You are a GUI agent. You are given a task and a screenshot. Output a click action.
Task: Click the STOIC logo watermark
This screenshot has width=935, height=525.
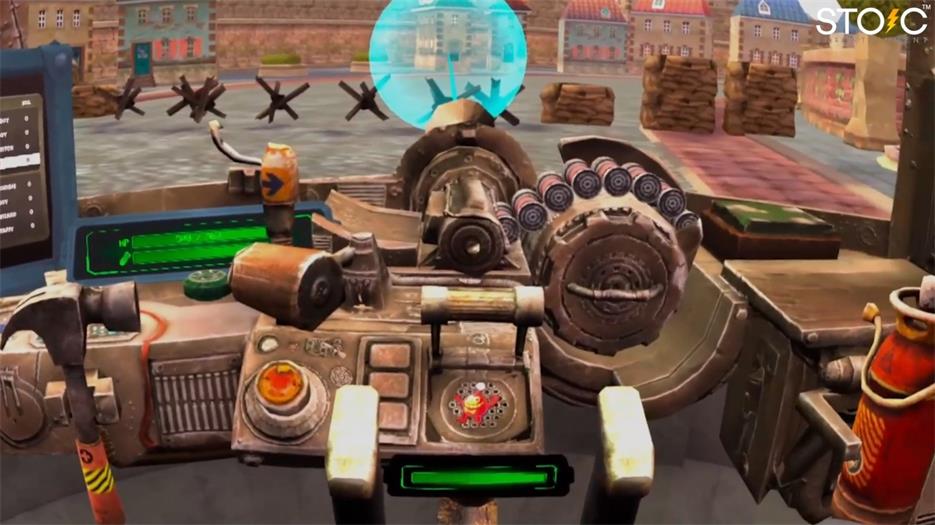(870, 23)
